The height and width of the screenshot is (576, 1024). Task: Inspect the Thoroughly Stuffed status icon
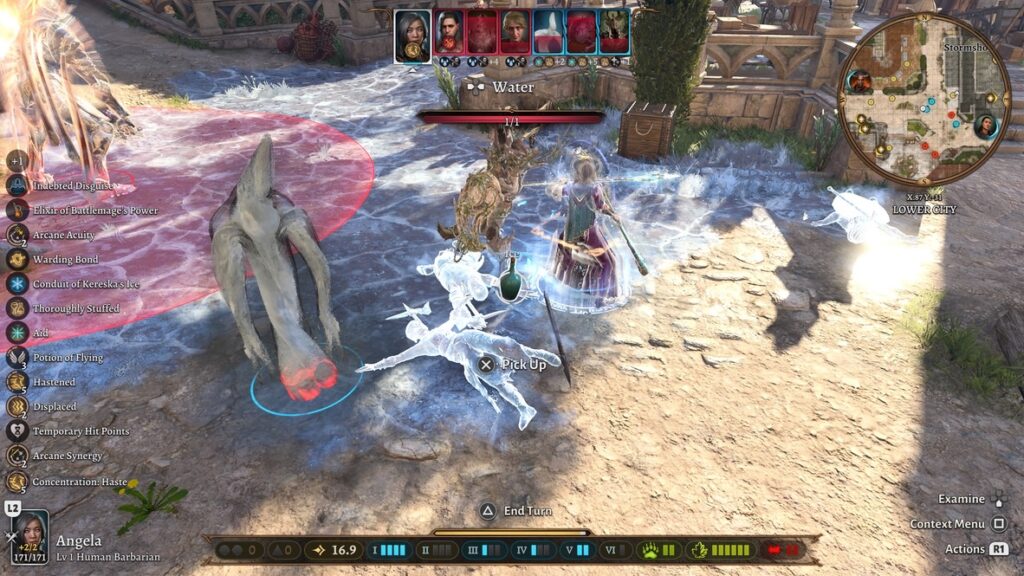pyautogui.click(x=17, y=308)
